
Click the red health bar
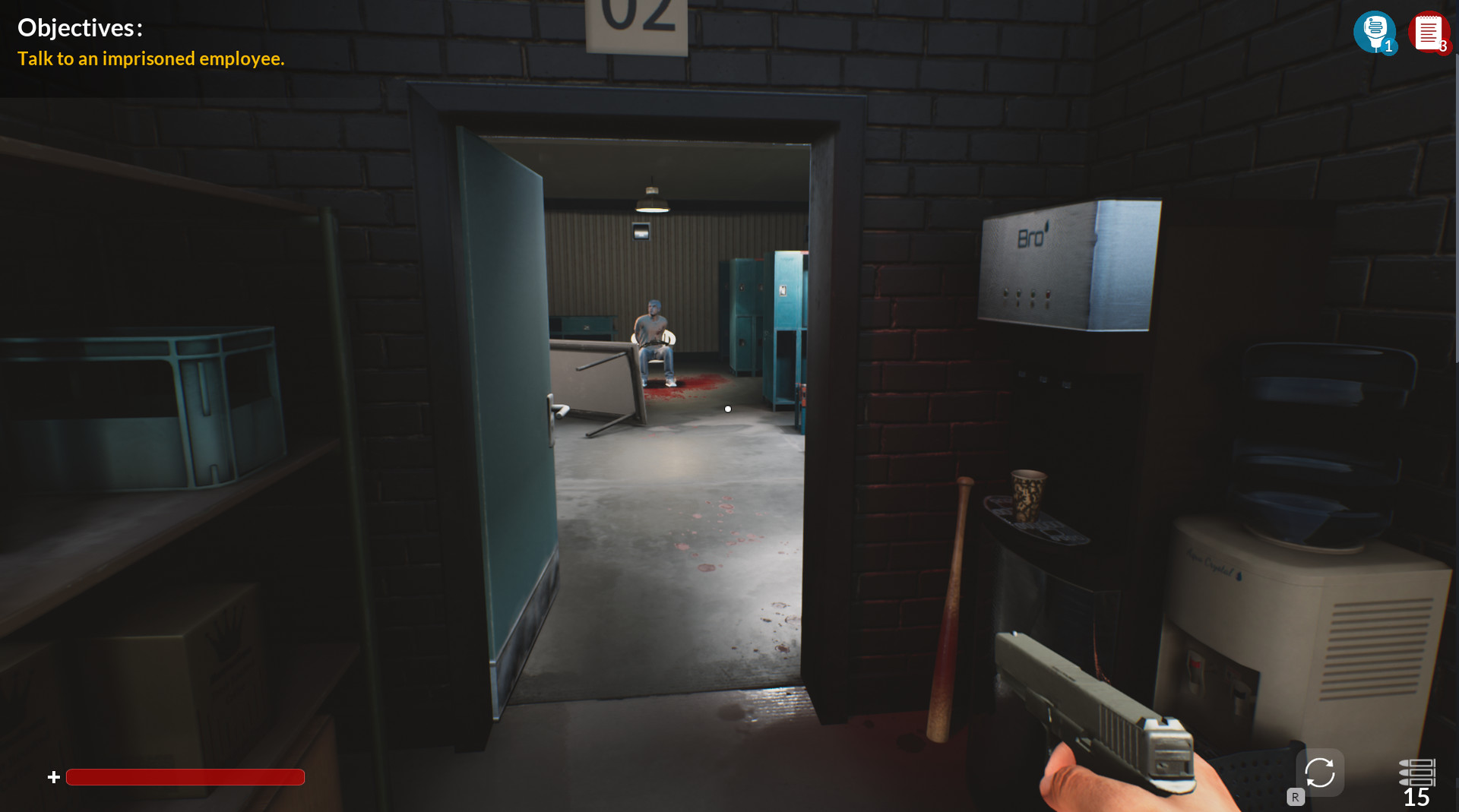click(185, 777)
